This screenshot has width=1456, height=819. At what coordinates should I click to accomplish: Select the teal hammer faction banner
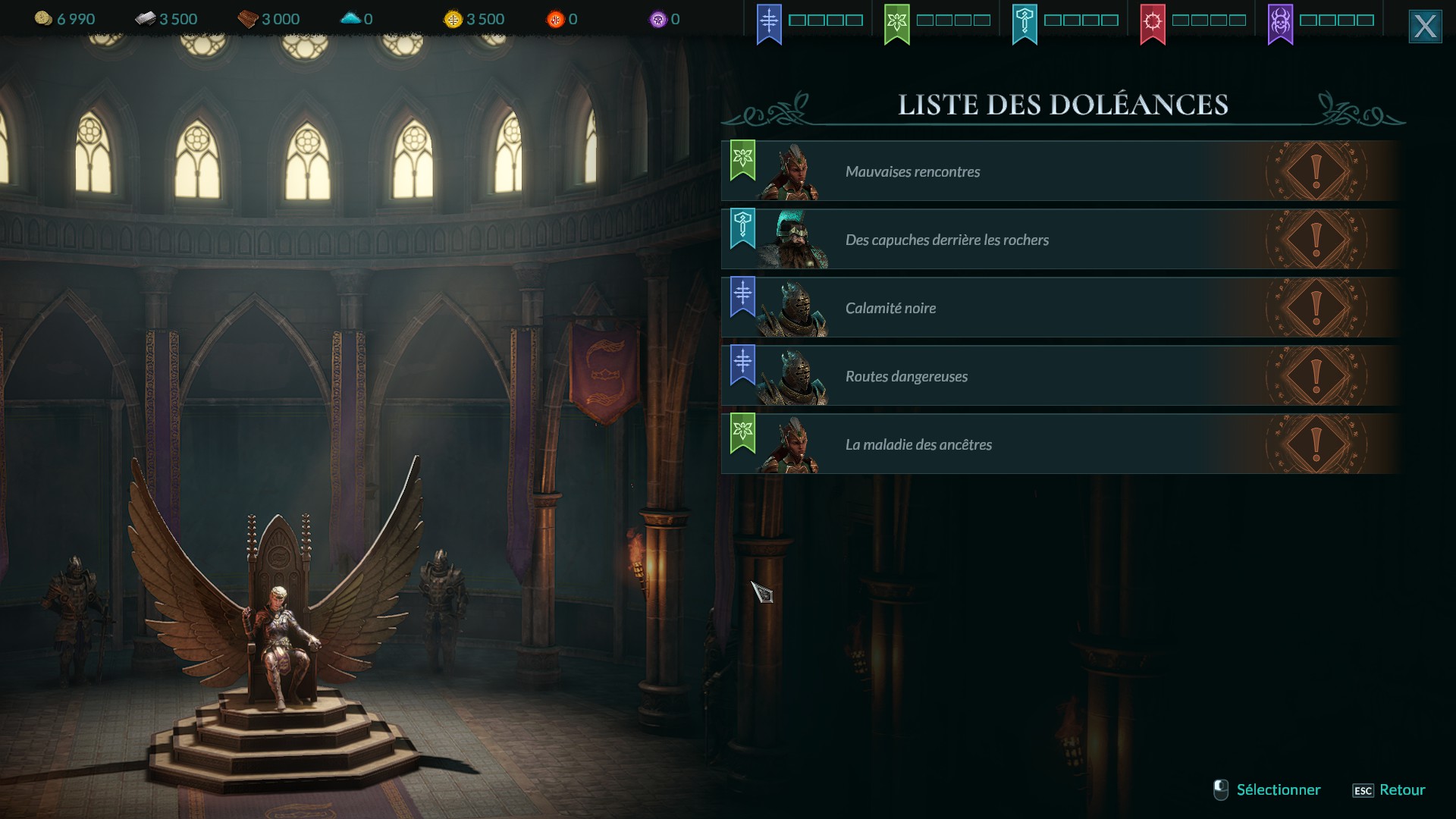pyautogui.click(x=1025, y=23)
